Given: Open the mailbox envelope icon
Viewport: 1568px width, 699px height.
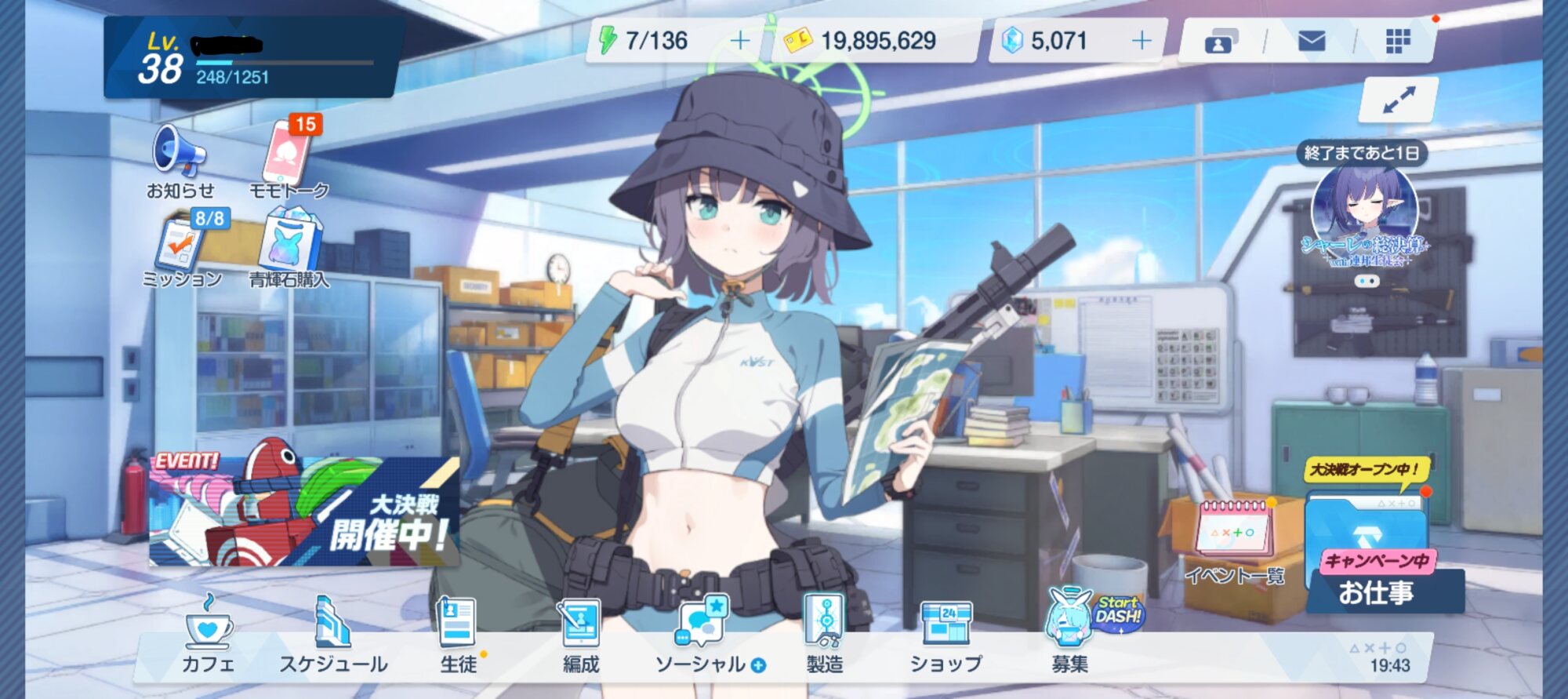Looking at the screenshot, I should pyautogui.click(x=1312, y=41).
